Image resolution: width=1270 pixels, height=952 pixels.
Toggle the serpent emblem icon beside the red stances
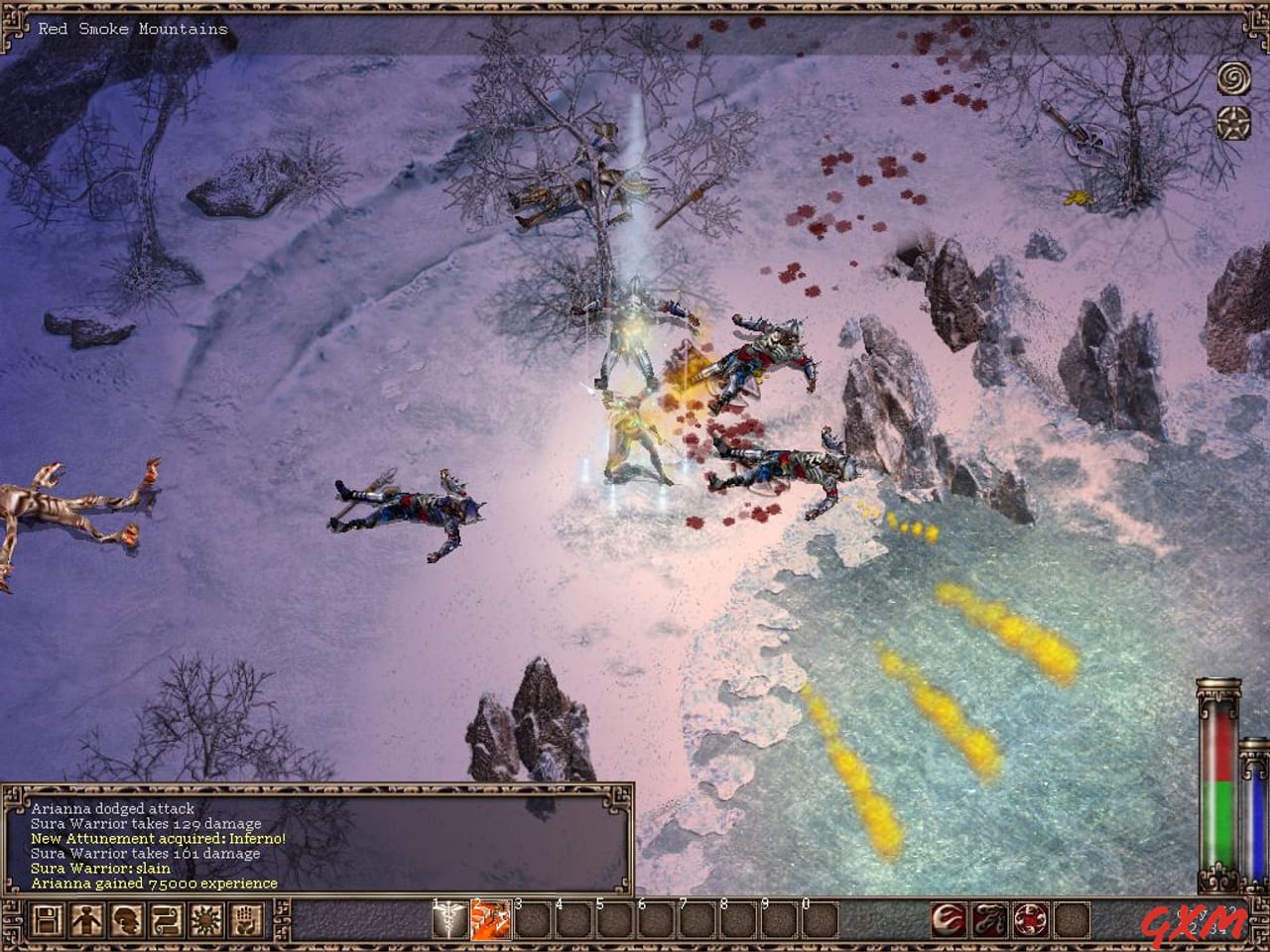pyautogui.click(x=990, y=920)
